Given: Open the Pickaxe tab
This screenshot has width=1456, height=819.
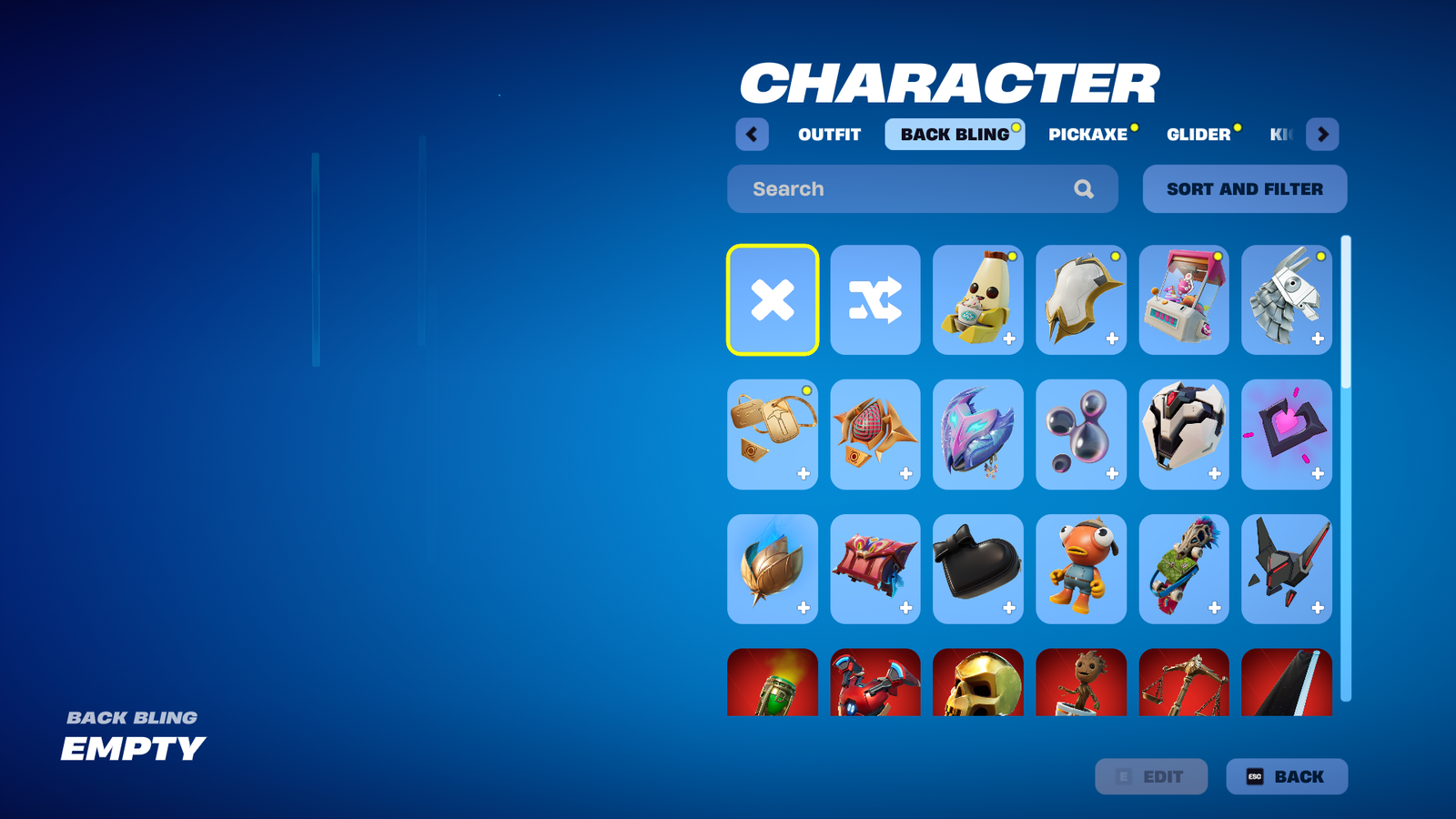Looking at the screenshot, I should 1087,135.
